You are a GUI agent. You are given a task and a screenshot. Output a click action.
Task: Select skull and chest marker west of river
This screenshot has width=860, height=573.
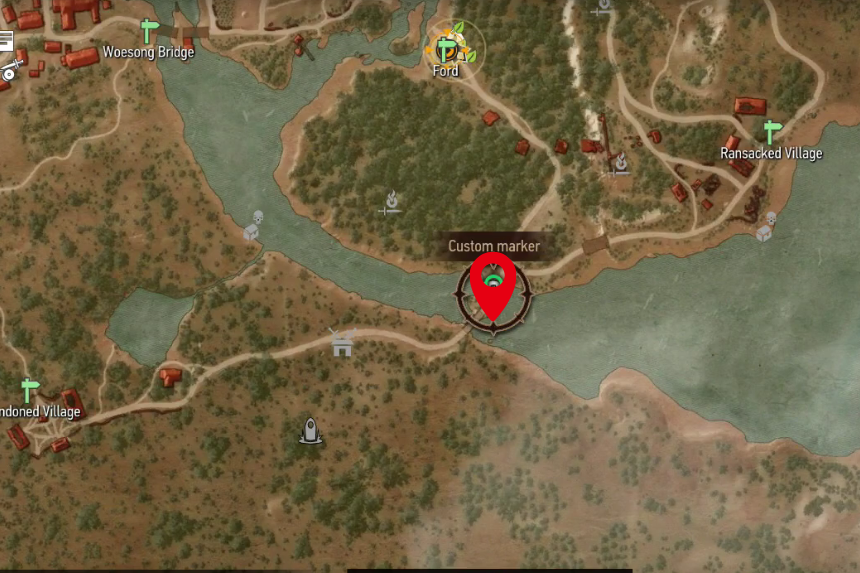(x=254, y=225)
